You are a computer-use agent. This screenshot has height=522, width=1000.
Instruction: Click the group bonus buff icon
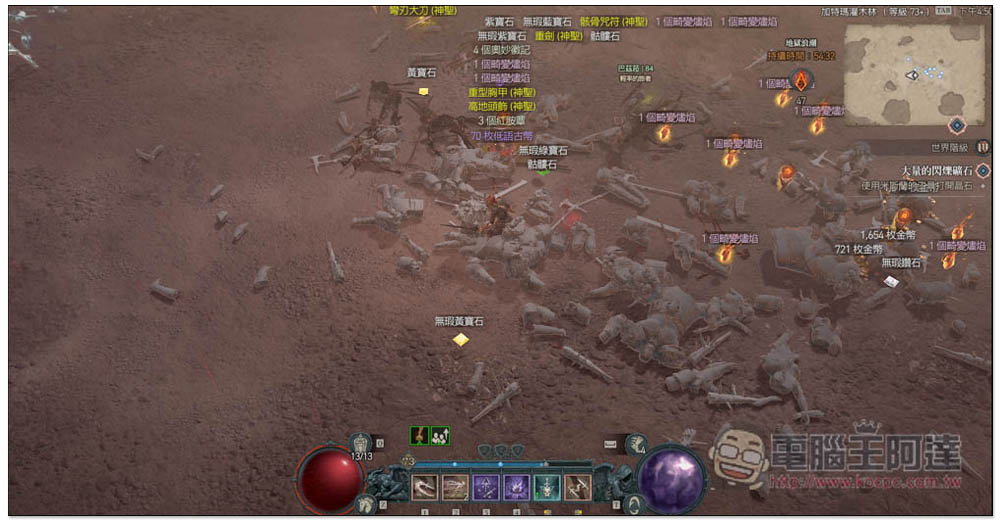(440, 435)
